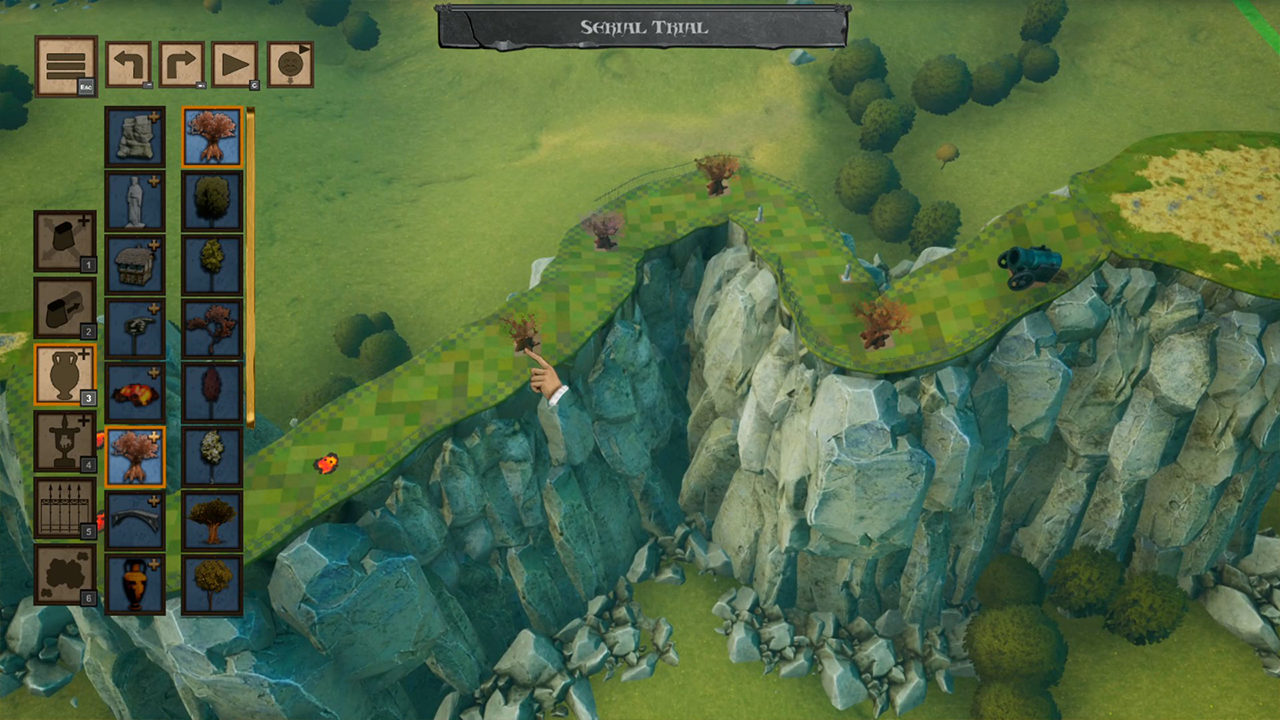Redo with the right-turn arrow button
Screen dimensions: 1280x720
point(182,65)
